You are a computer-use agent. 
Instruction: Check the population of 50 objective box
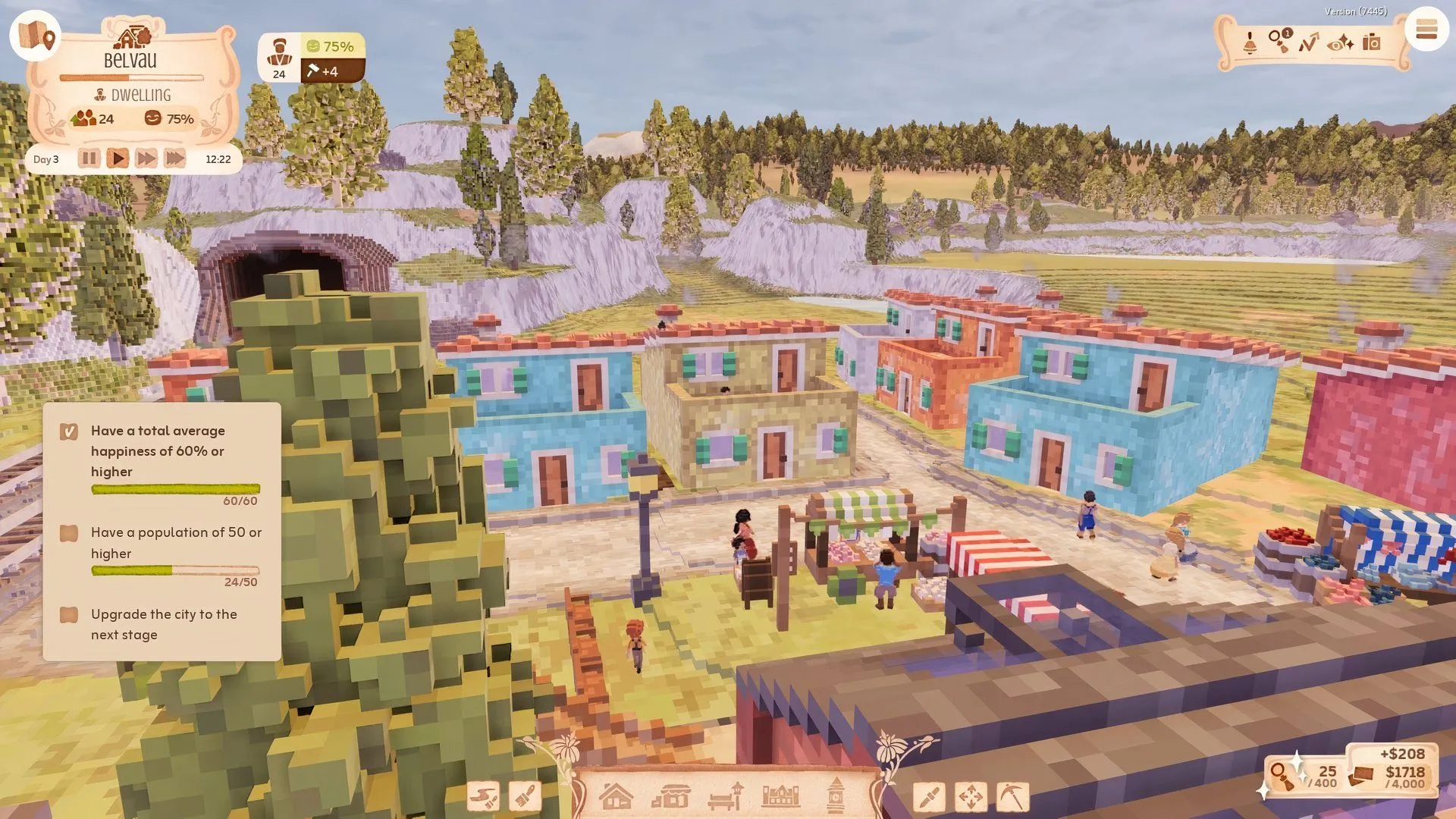69,533
